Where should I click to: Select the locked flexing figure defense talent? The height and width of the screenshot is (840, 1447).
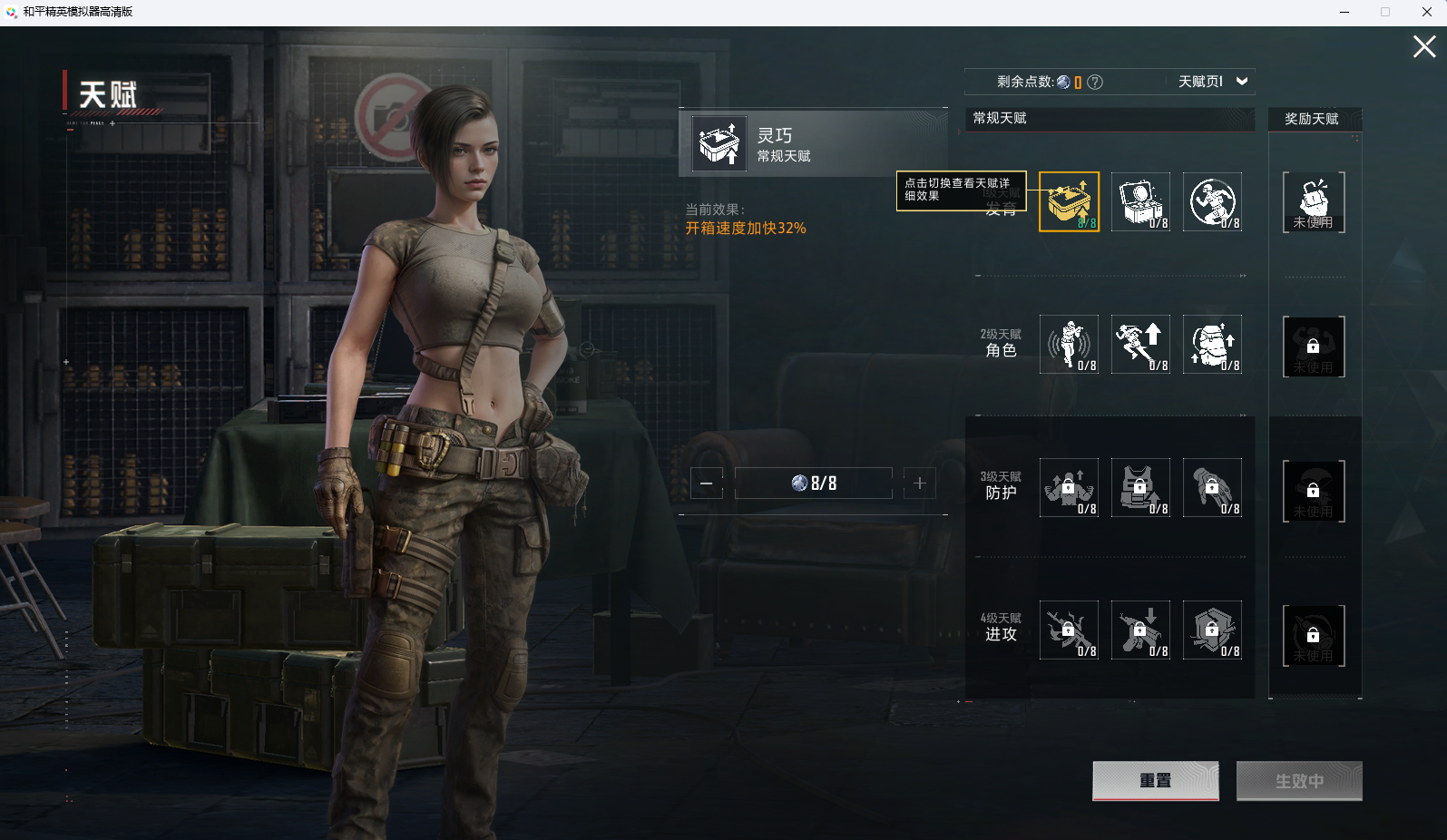click(x=1069, y=488)
